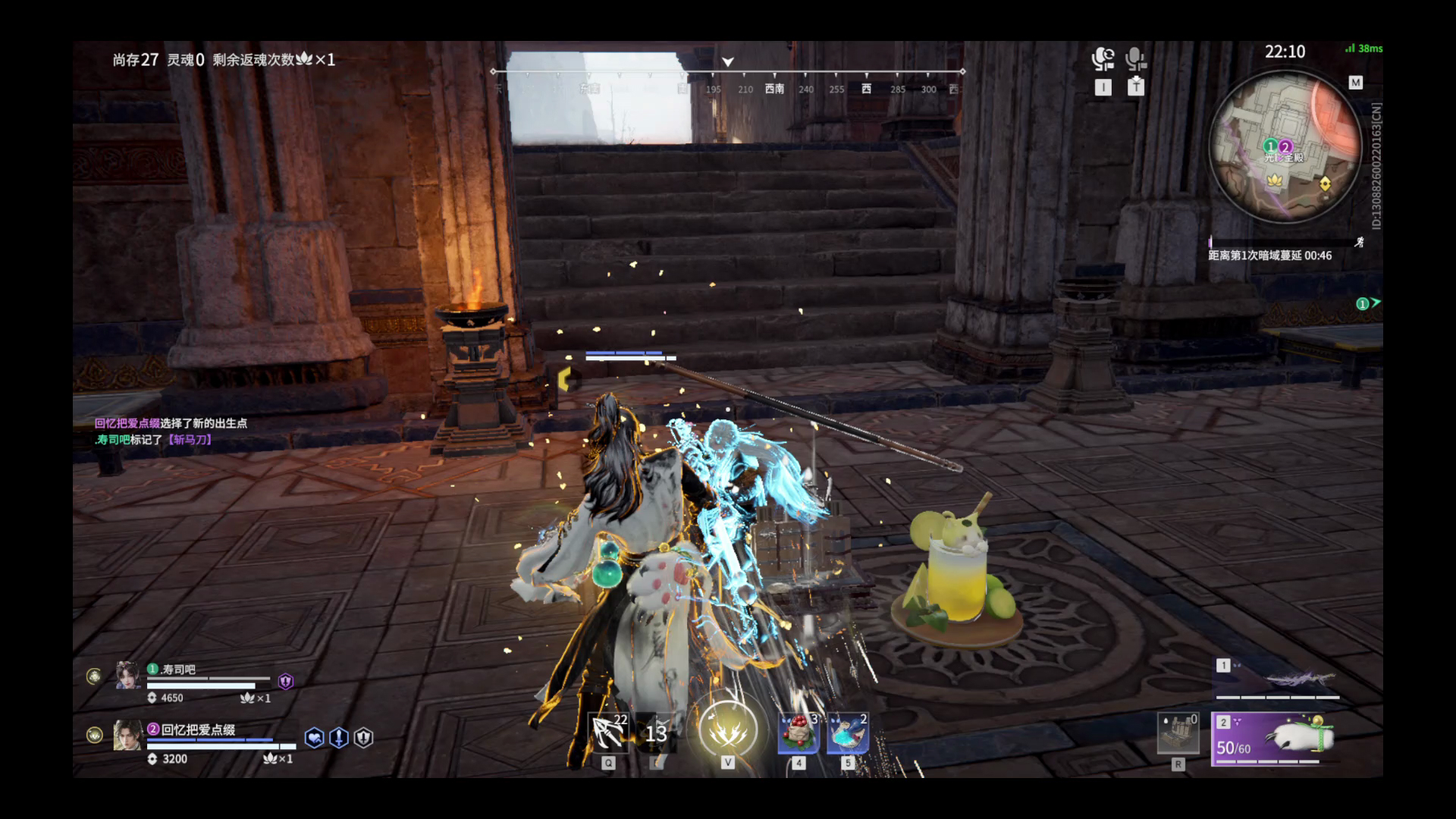This screenshot has width=1456, height=819.
Task: Toggle the voice chat speaker icon
Action: point(1103,59)
